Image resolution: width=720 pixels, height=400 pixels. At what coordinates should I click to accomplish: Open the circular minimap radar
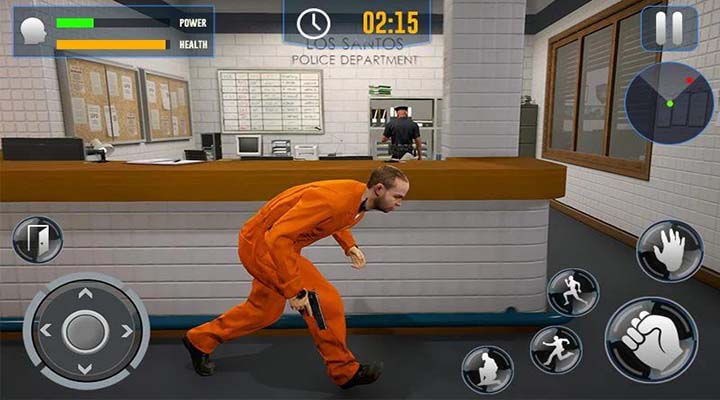point(669,103)
